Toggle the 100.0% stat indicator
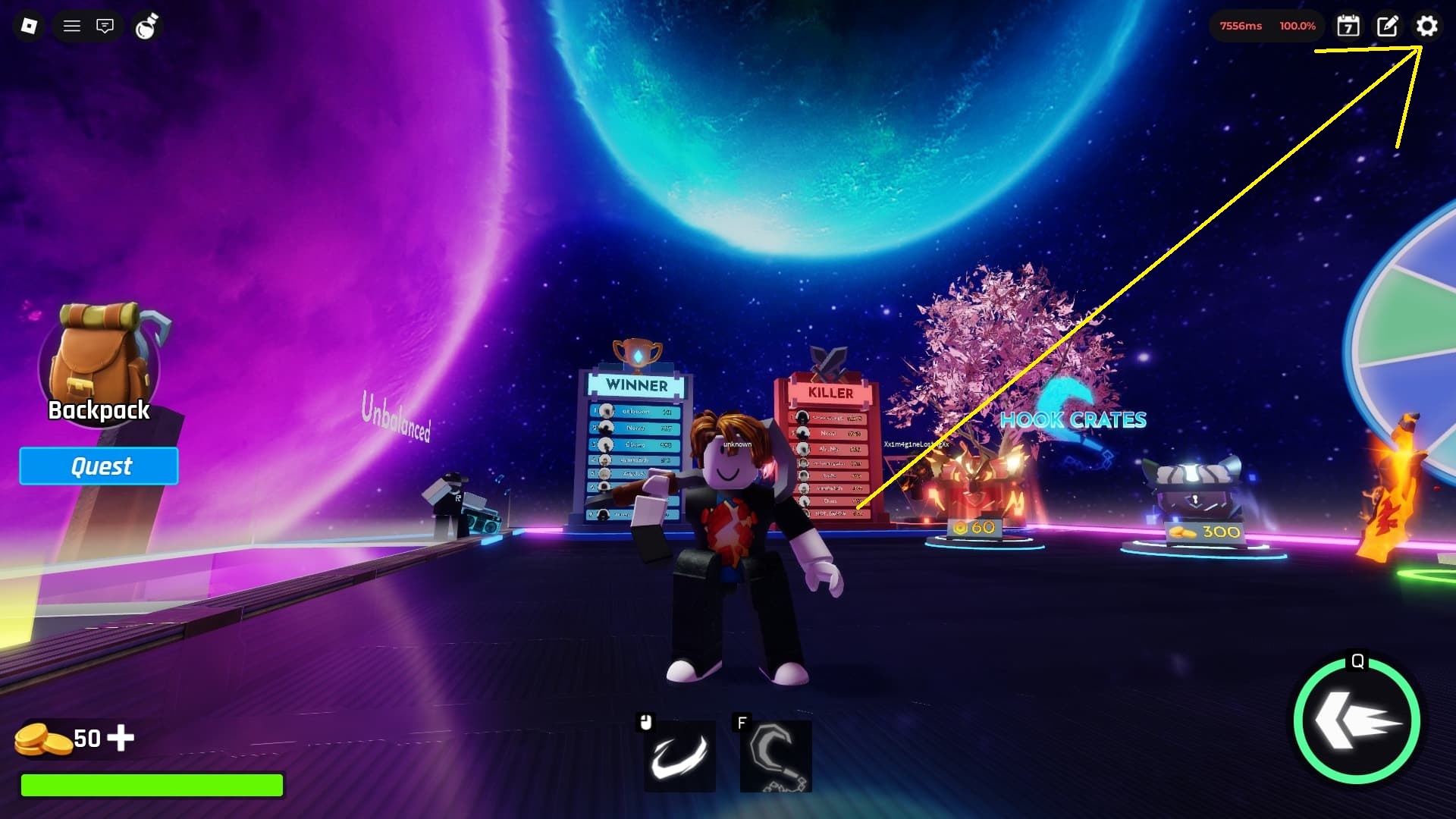 pyautogui.click(x=1298, y=25)
